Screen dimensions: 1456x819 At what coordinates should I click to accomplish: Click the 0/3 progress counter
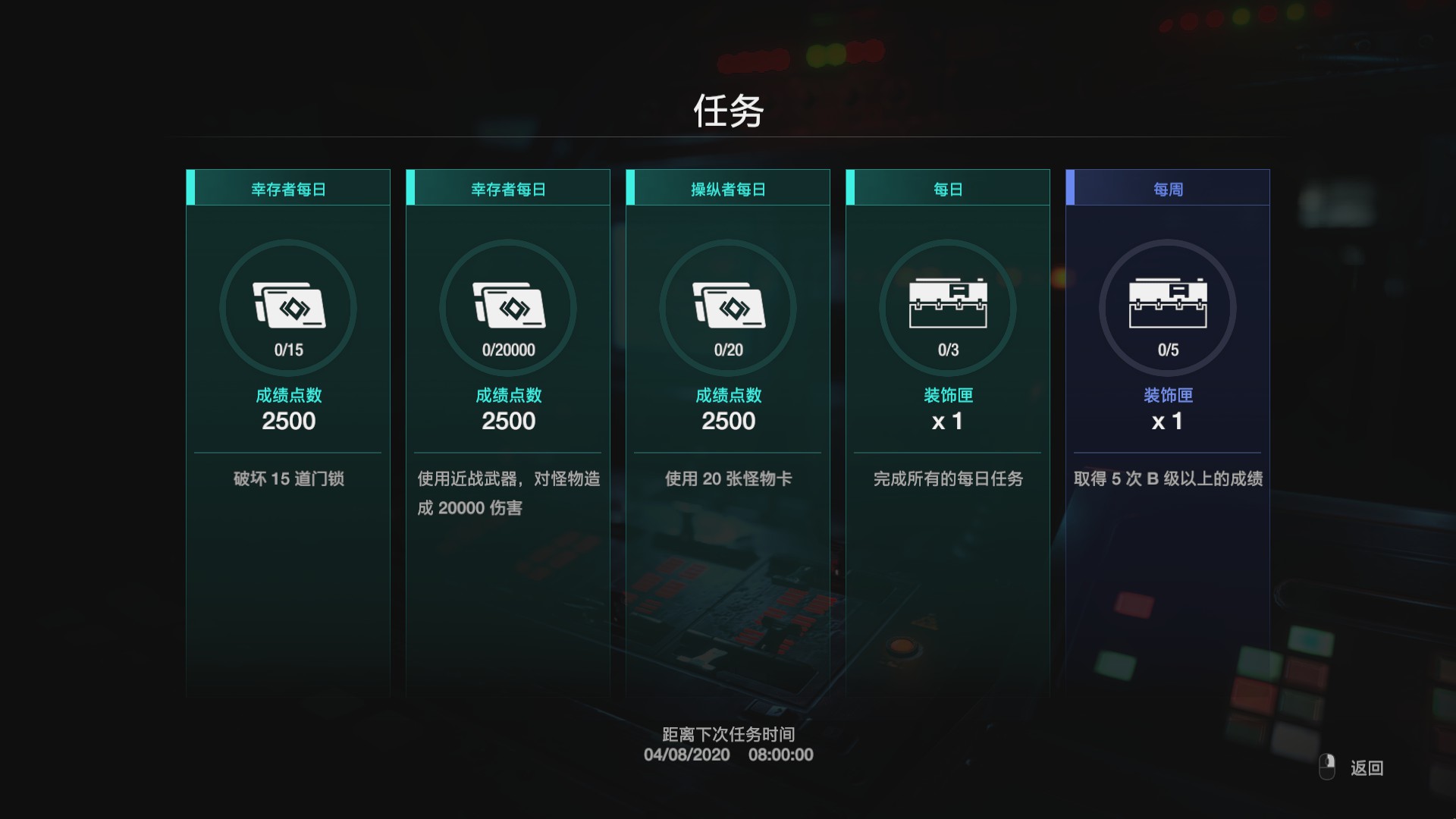947,350
